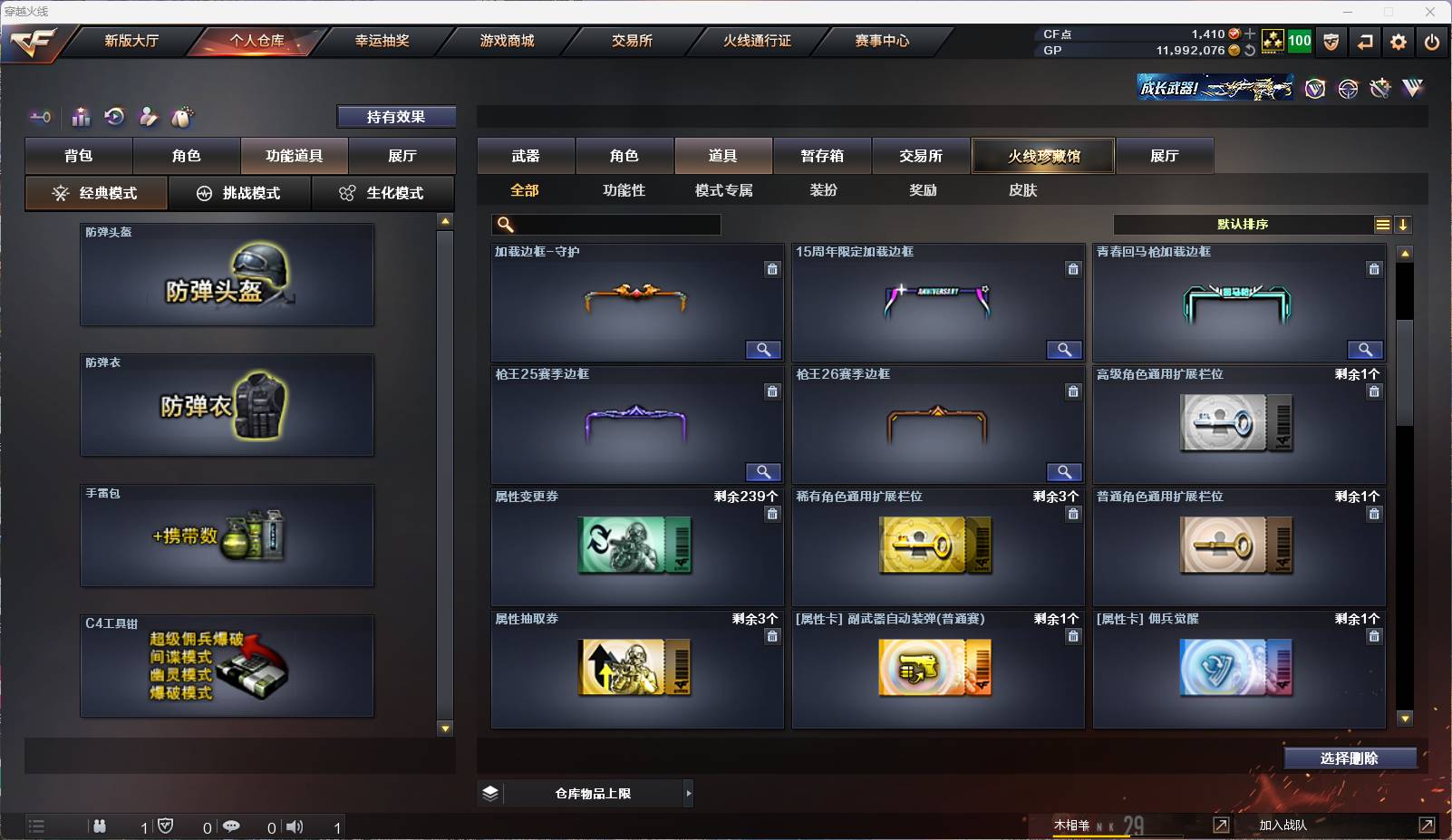This screenshot has height=840, width=1452.
Task: Mute the sound using the speaker icon
Action: (295, 826)
